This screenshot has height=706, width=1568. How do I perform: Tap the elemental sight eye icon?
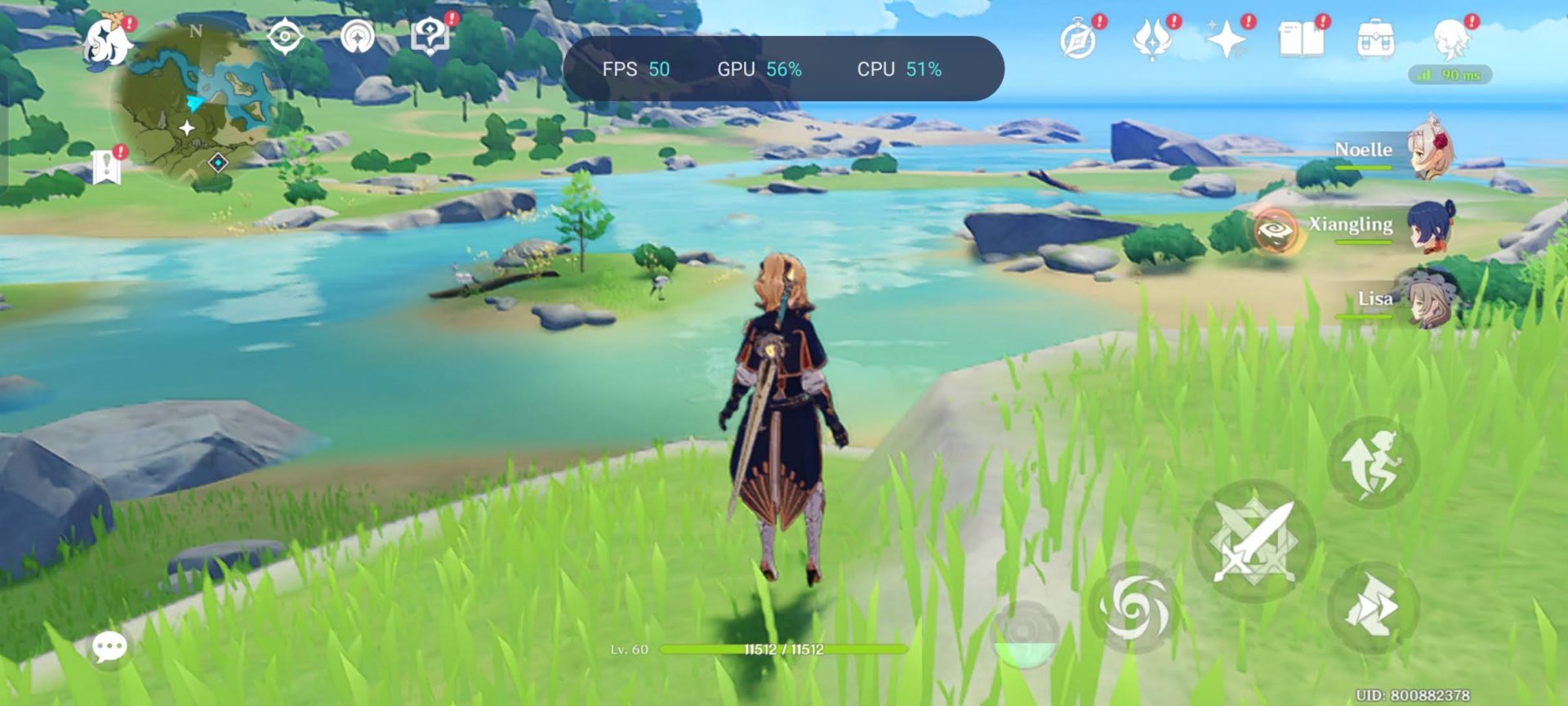285,37
